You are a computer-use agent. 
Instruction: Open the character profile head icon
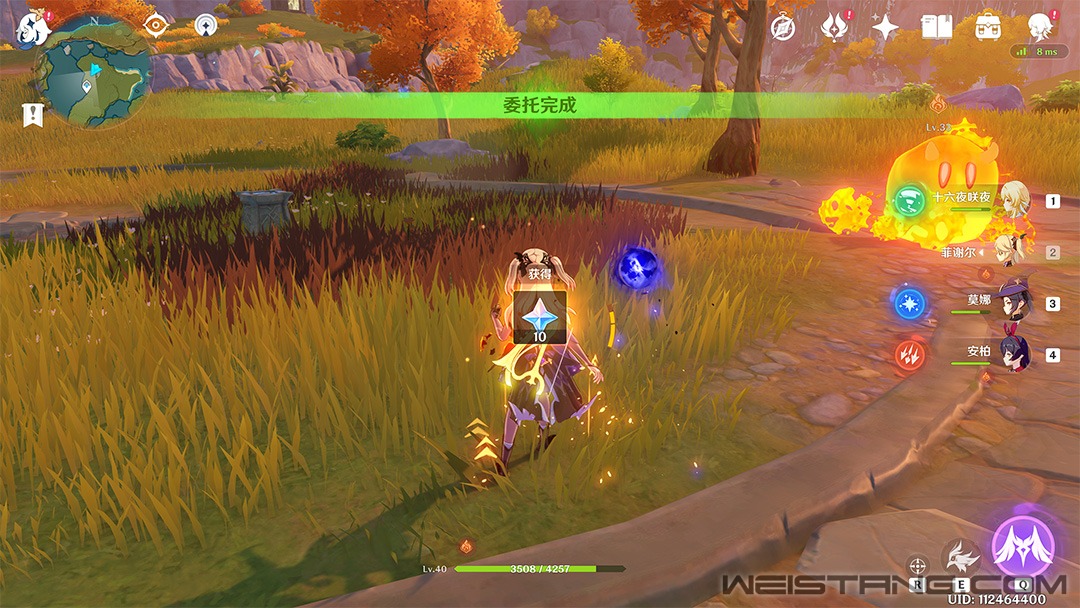pos(1040,28)
